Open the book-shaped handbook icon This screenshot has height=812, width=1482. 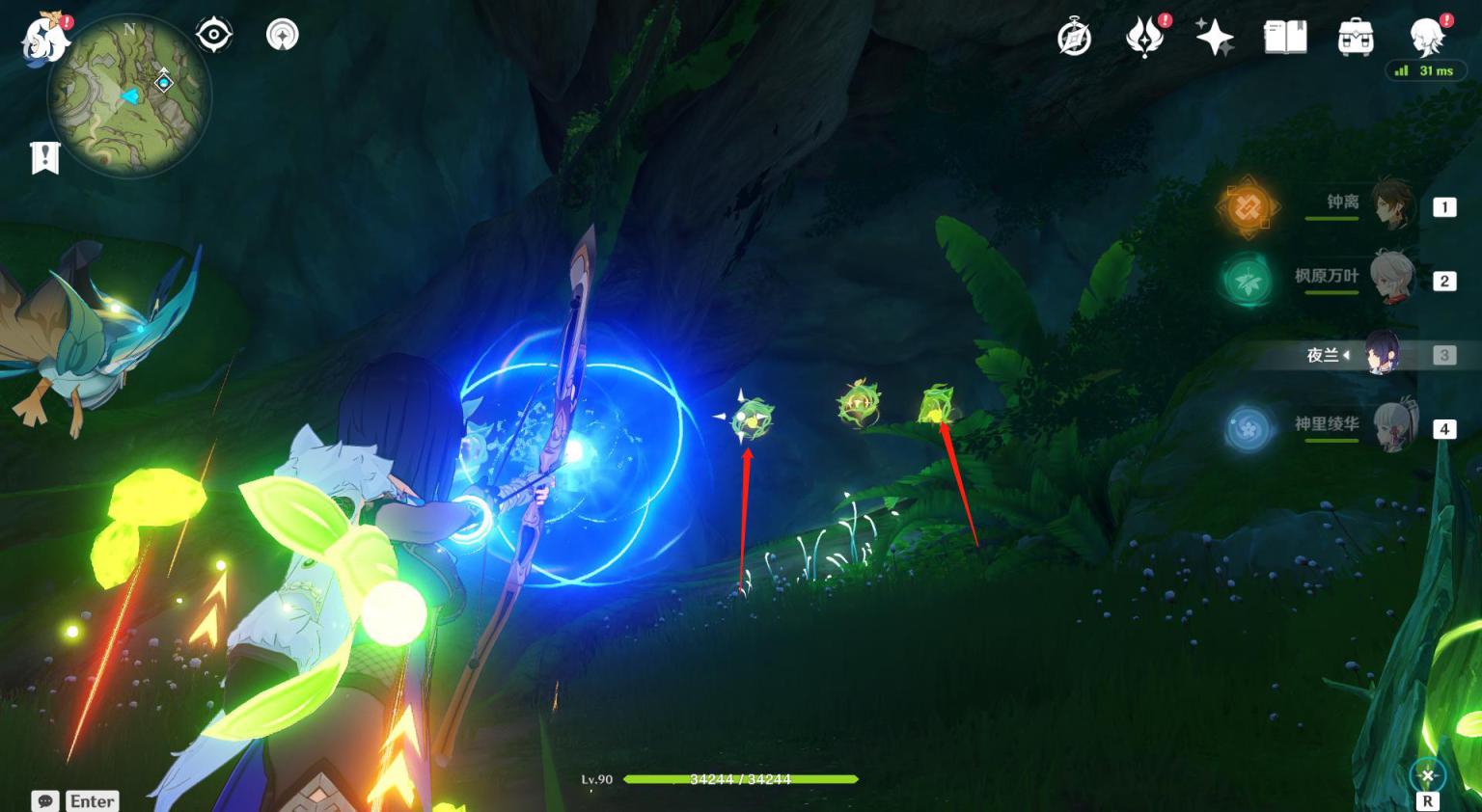point(1285,39)
